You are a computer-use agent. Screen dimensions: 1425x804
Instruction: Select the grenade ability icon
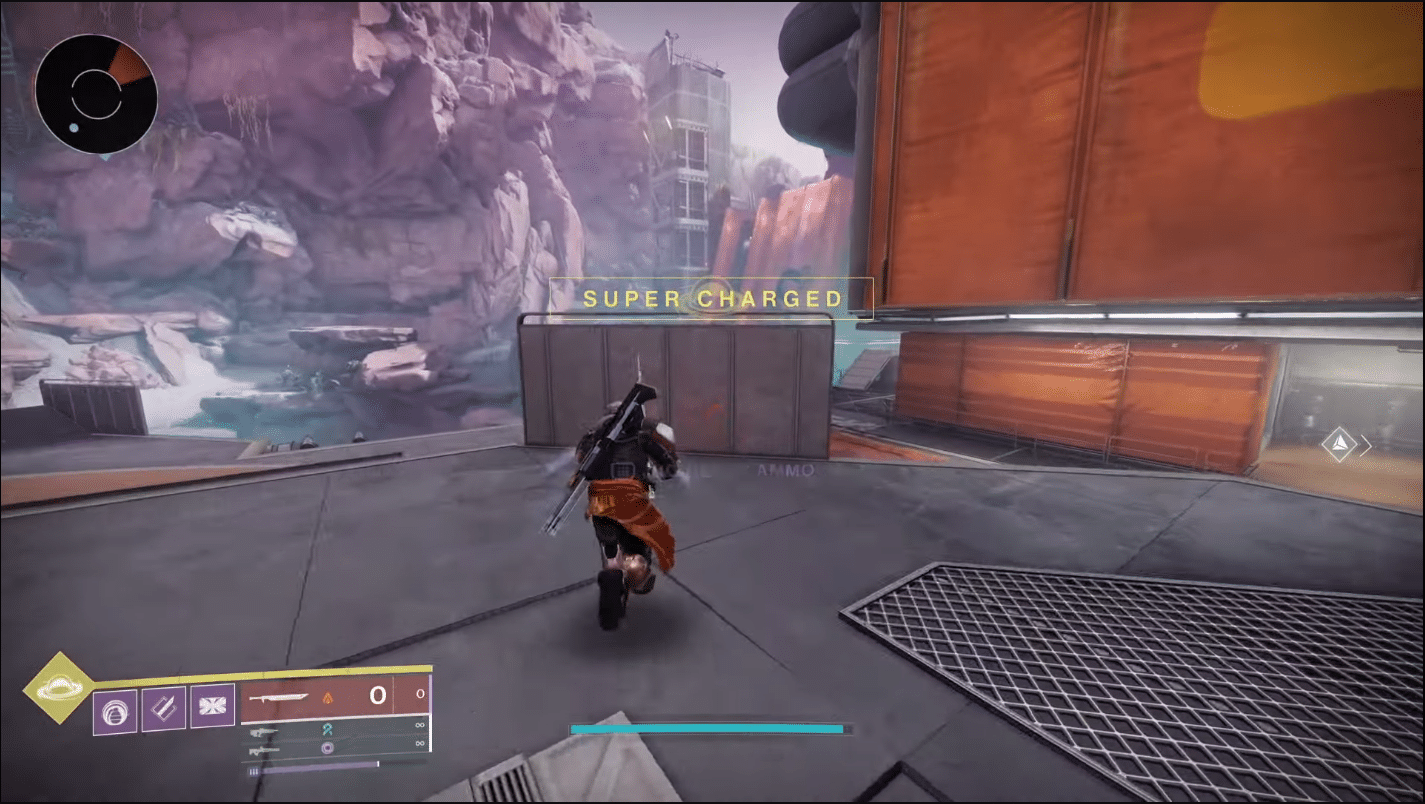[x=115, y=712]
